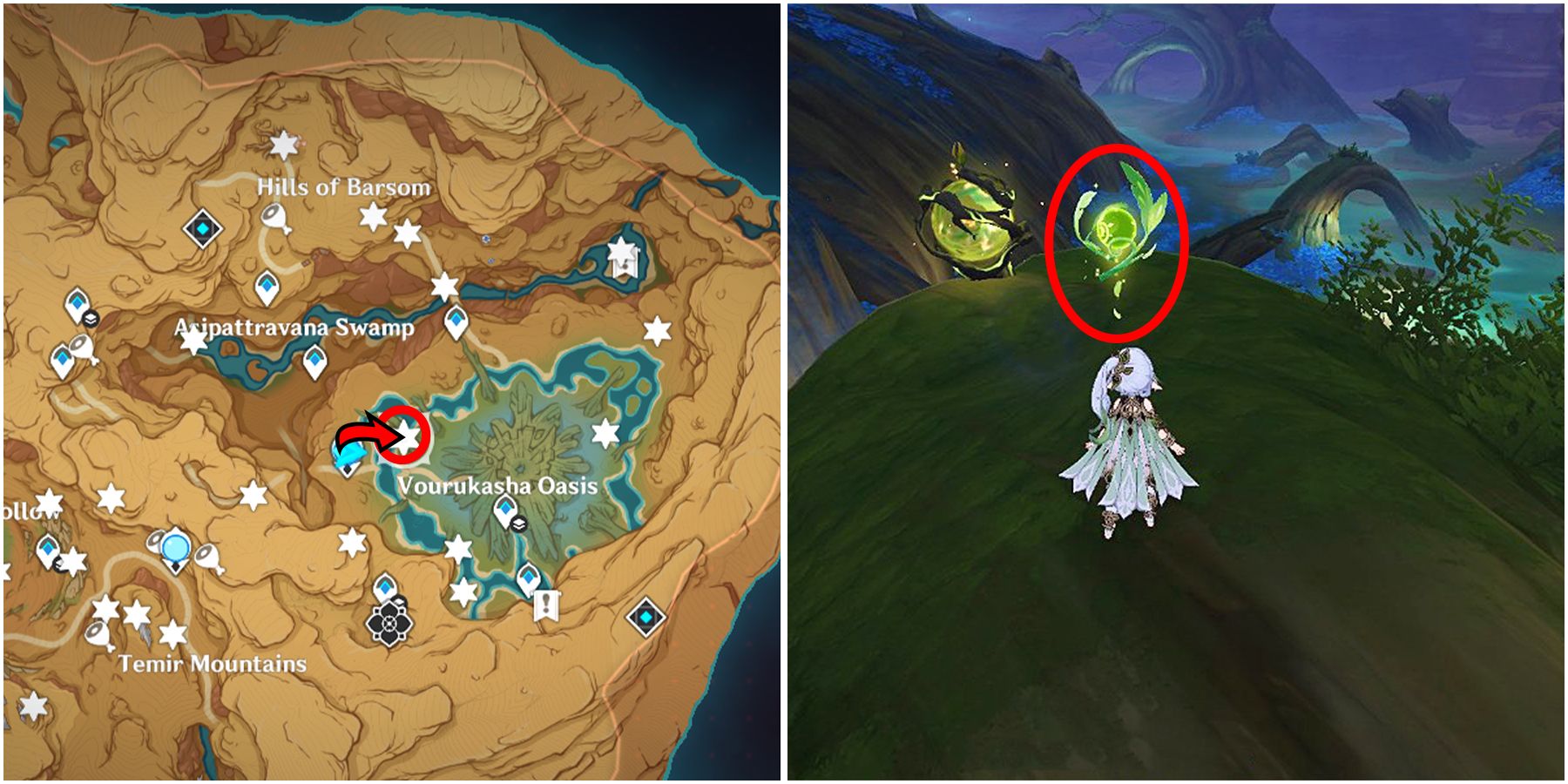Select the black domain diamond icon near Hills of Barsom
This screenshot has height=784, width=1568.
click(x=201, y=228)
